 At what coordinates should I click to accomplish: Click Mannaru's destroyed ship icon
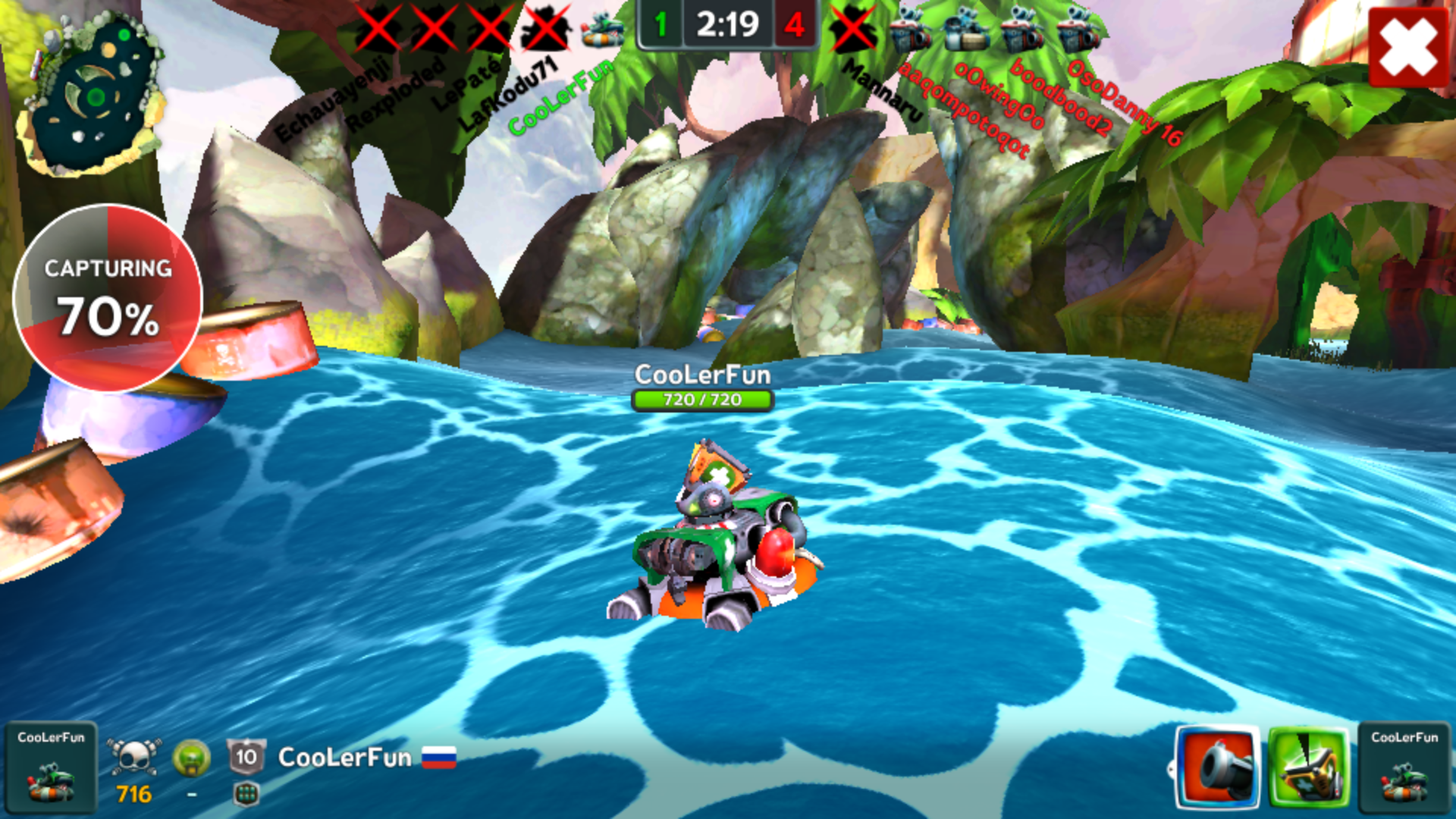coord(853,29)
